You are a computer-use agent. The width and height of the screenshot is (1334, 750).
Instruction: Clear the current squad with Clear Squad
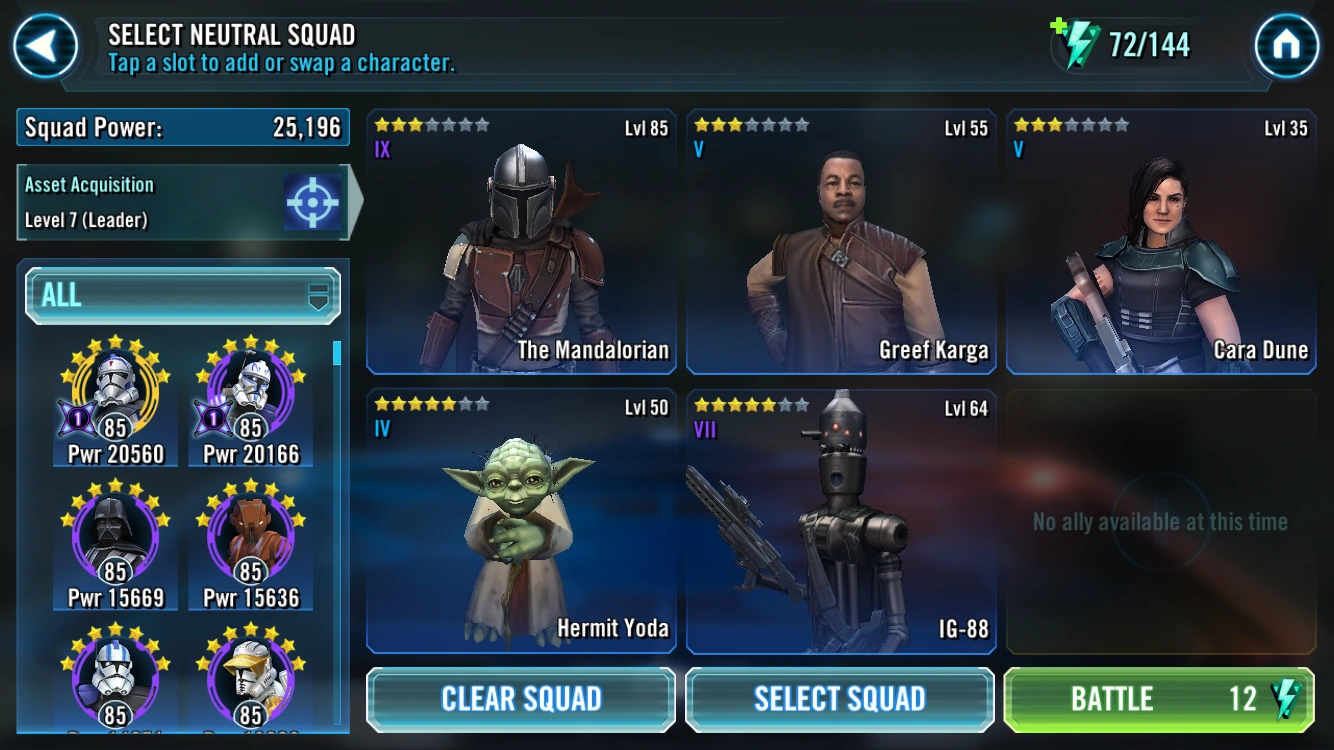coord(520,699)
